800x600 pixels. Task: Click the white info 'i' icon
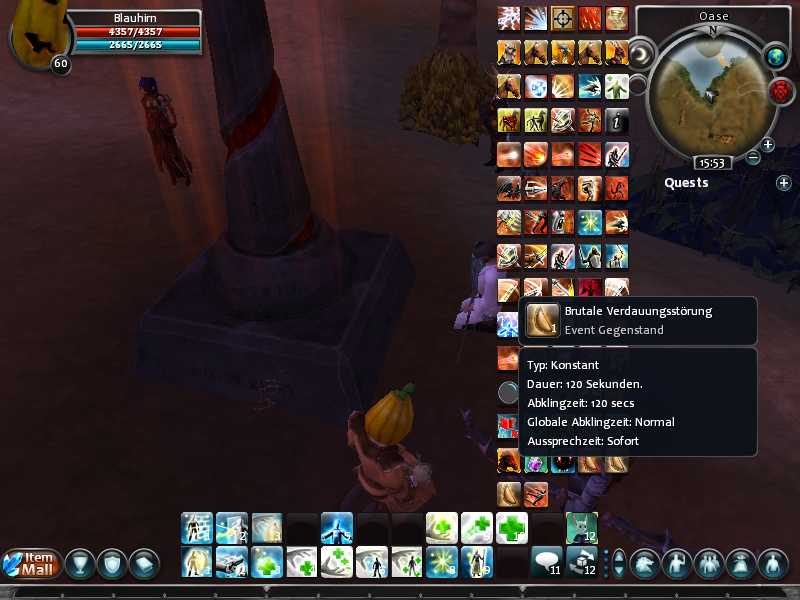617,121
